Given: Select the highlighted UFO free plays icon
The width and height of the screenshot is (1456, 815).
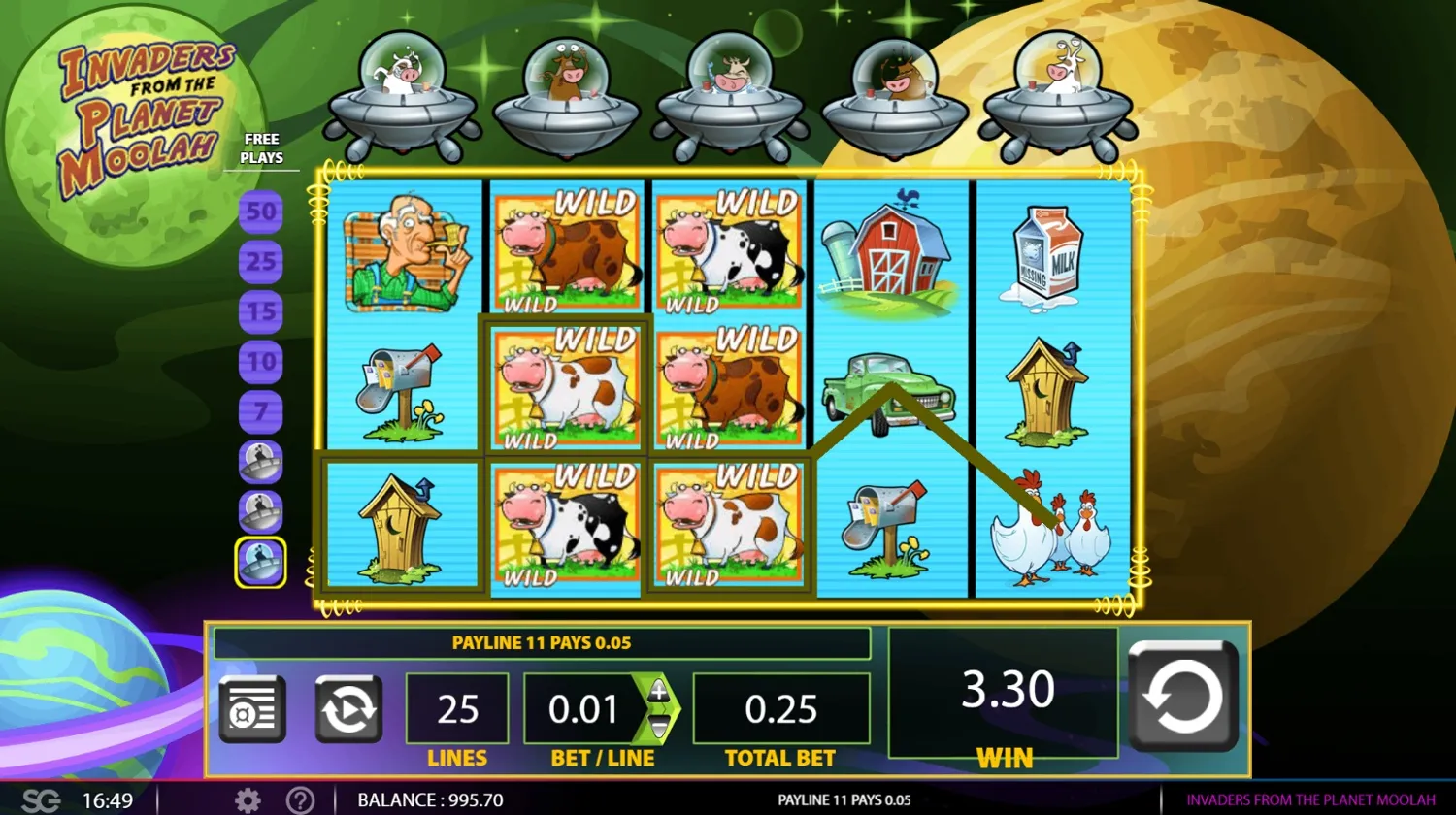Looking at the screenshot, I should point(259,561).
